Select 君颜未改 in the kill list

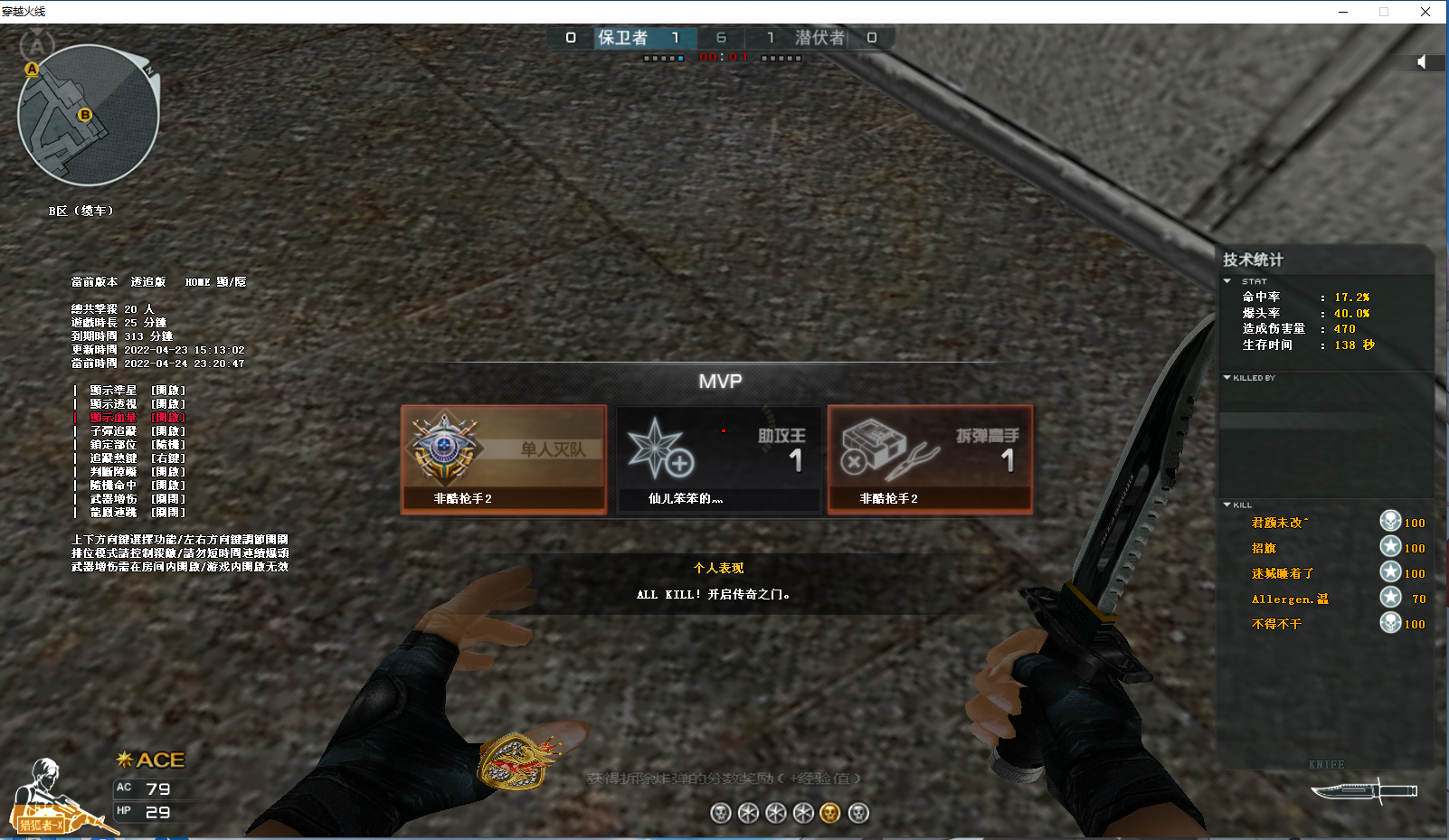1279,523
